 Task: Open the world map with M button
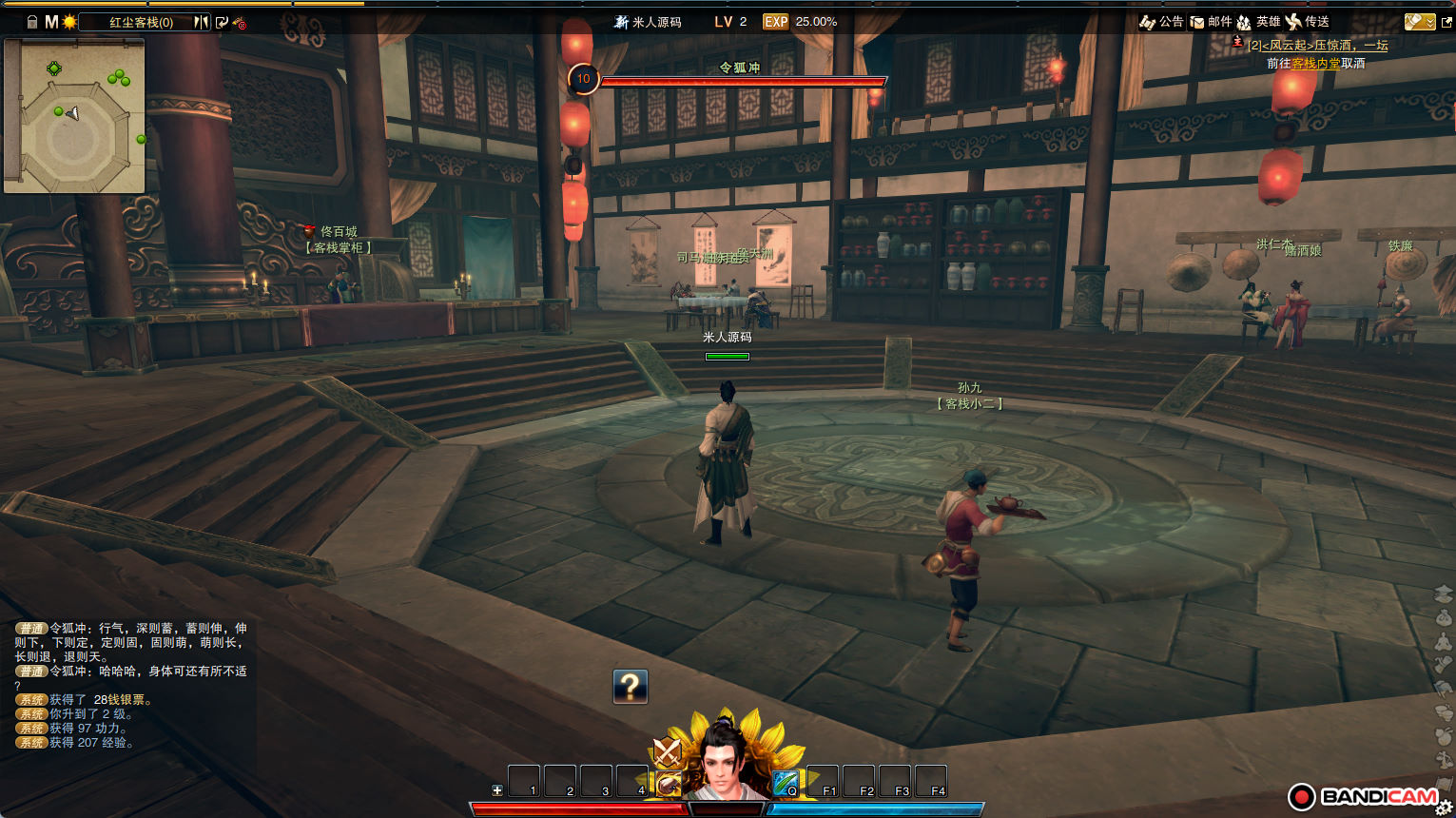click(51, 22)
